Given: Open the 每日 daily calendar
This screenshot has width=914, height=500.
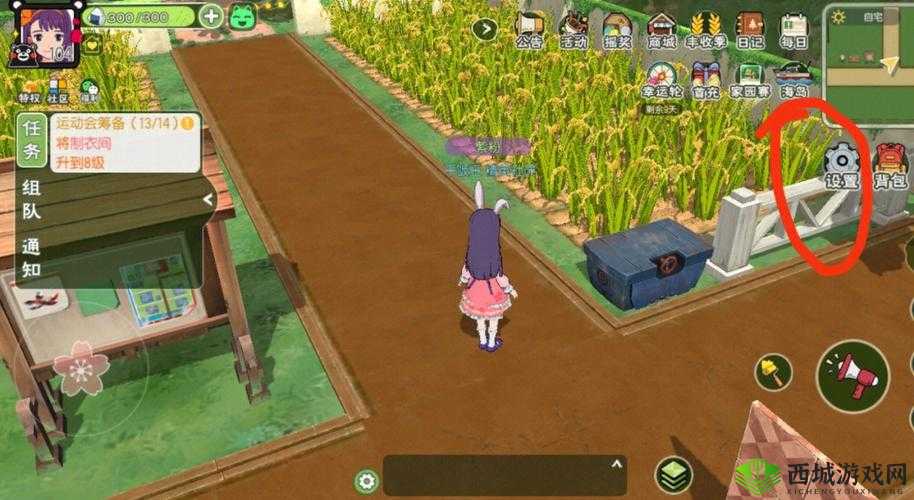Looking at the screenshot, I should (794, 29).
